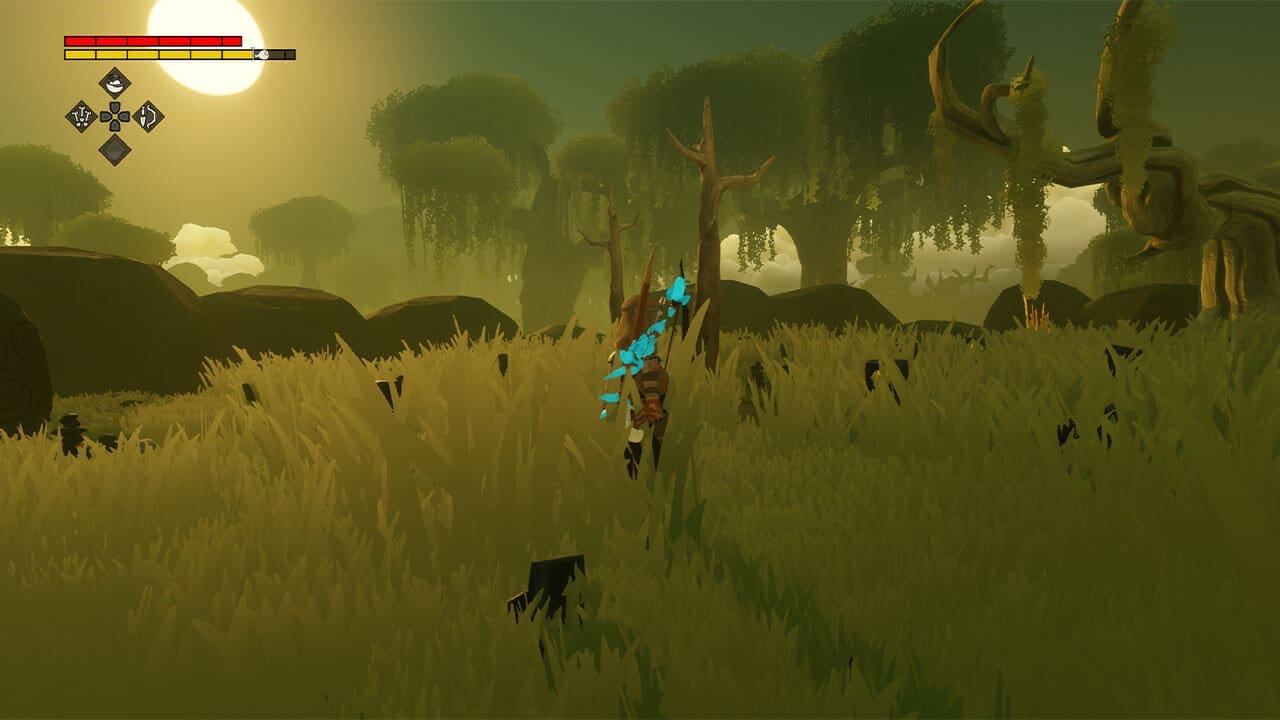Click the empty bottom diamond slot
The width and height of the screenshot is (1280, 720).
[115, 150]
